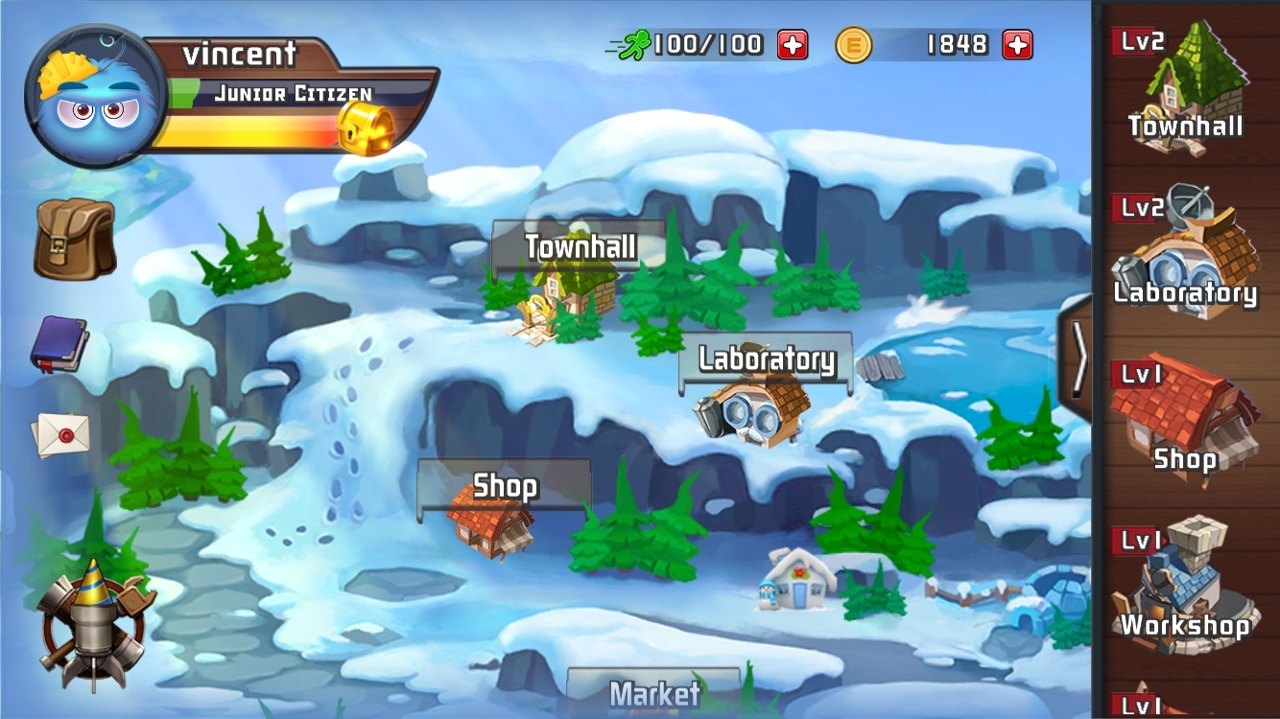The height and width of the screenshot is (719, 1280).
Task: Check the mail envelope icon
Action: [x=61, y=434]
